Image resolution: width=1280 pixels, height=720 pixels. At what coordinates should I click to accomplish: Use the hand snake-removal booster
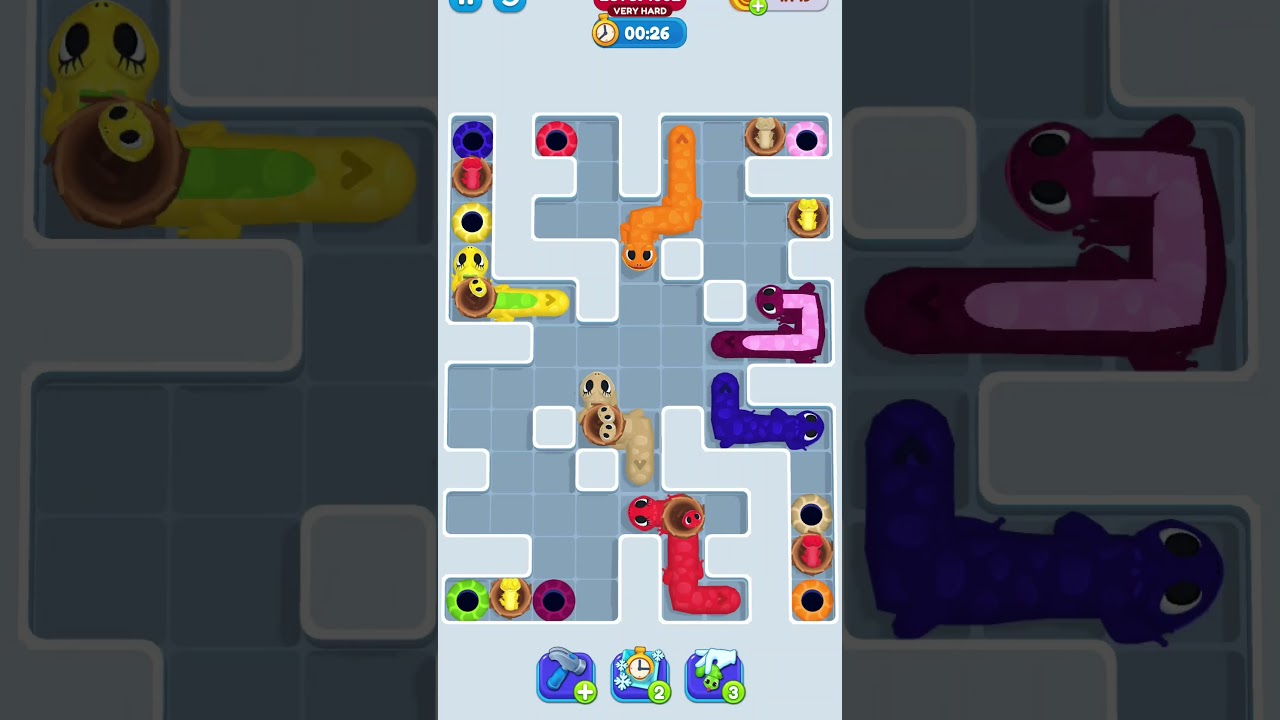pyautogui.click(x=713, y=672)
